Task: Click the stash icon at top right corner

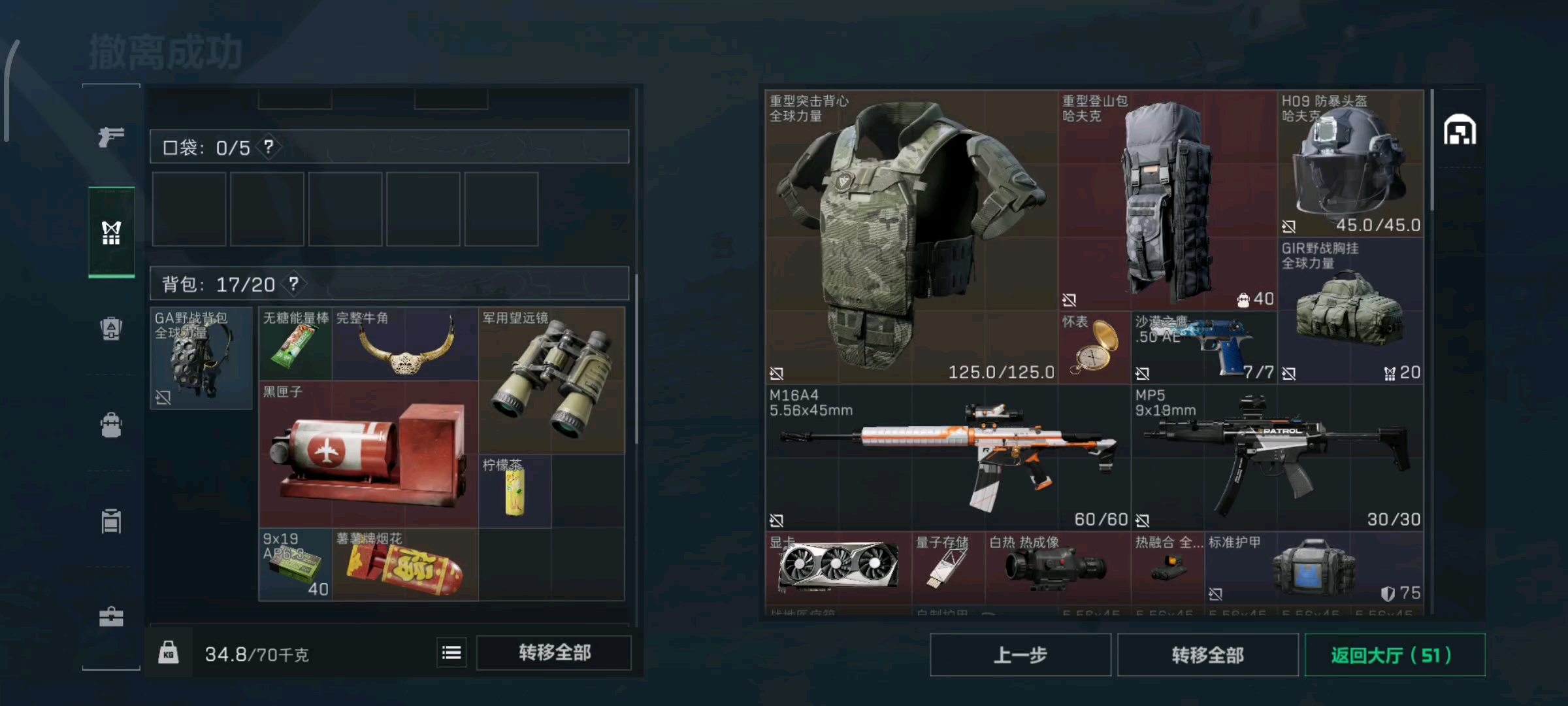Action: (1462, 129)
